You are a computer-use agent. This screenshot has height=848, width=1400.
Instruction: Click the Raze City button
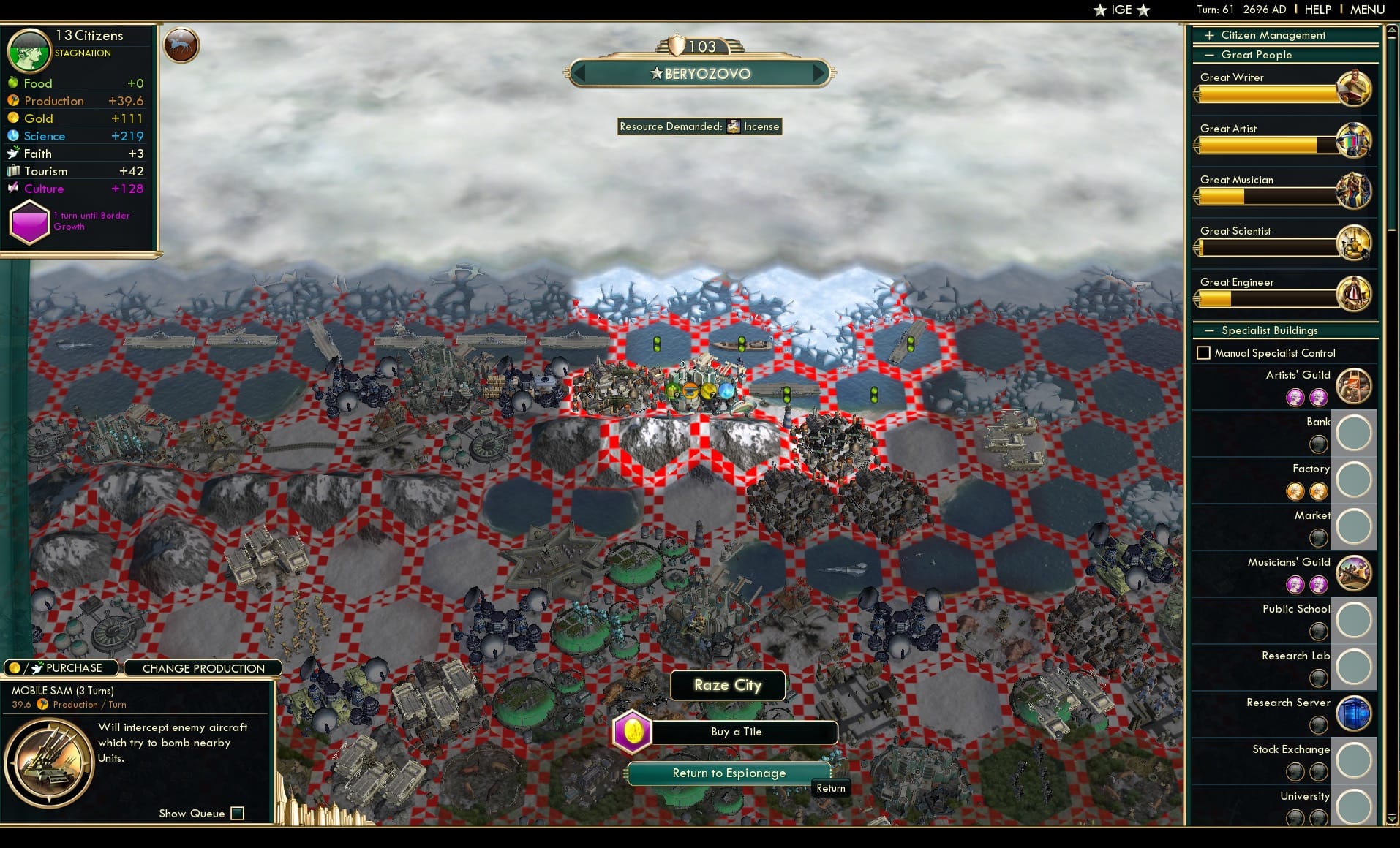pyautogui.click(x=727, y=685)
